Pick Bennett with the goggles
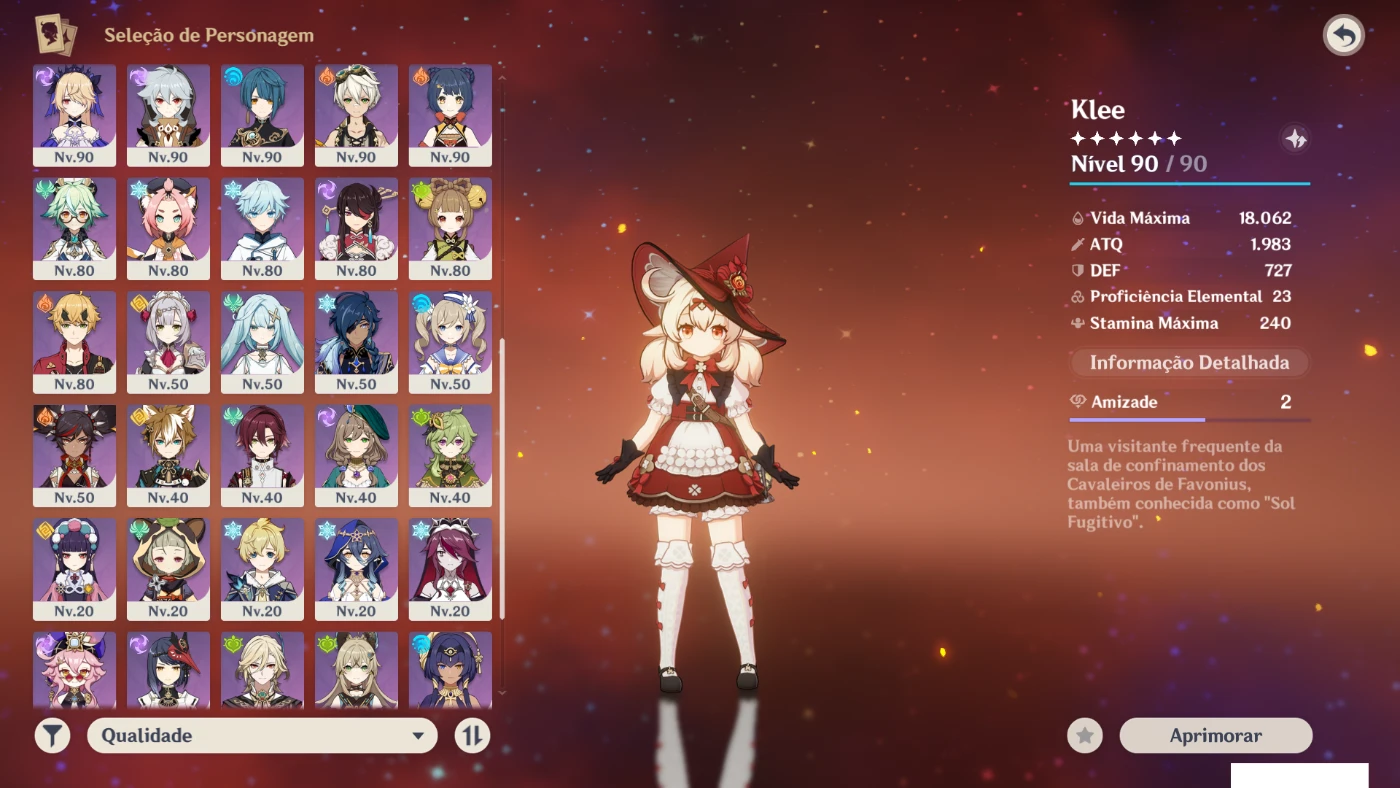1400x788 pixels. (x=356, y=115)
